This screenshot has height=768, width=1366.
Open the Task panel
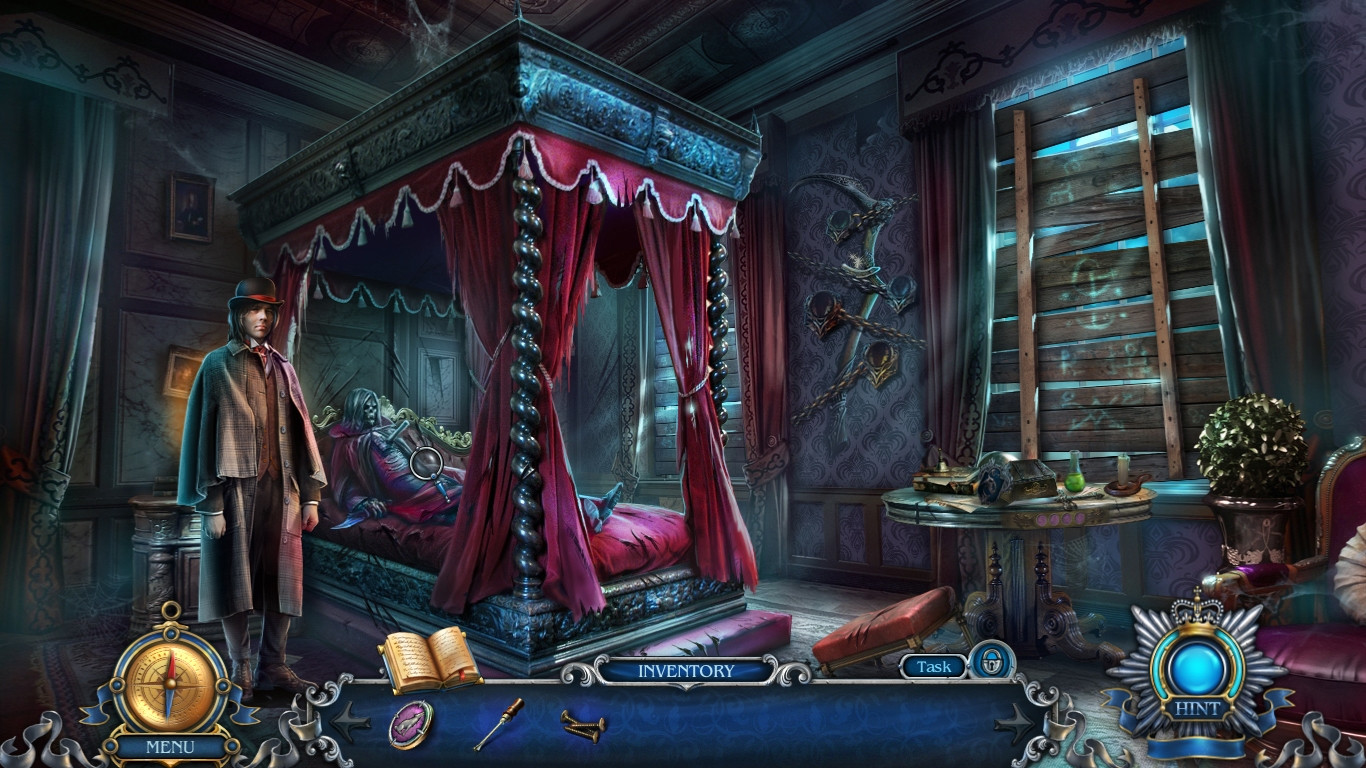pos(932,664)
